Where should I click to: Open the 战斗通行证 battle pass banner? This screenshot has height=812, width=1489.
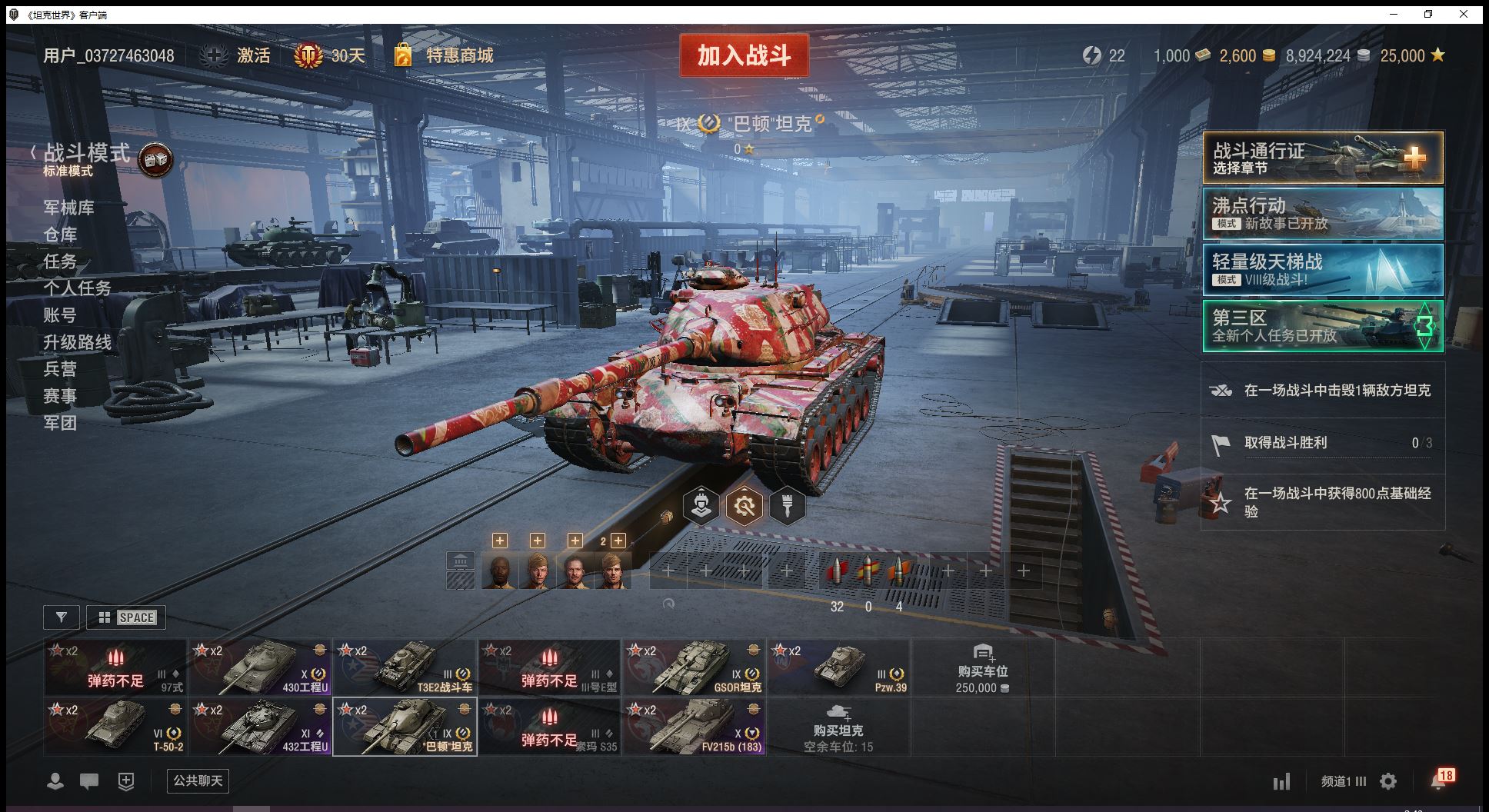tap(1322, 158)
